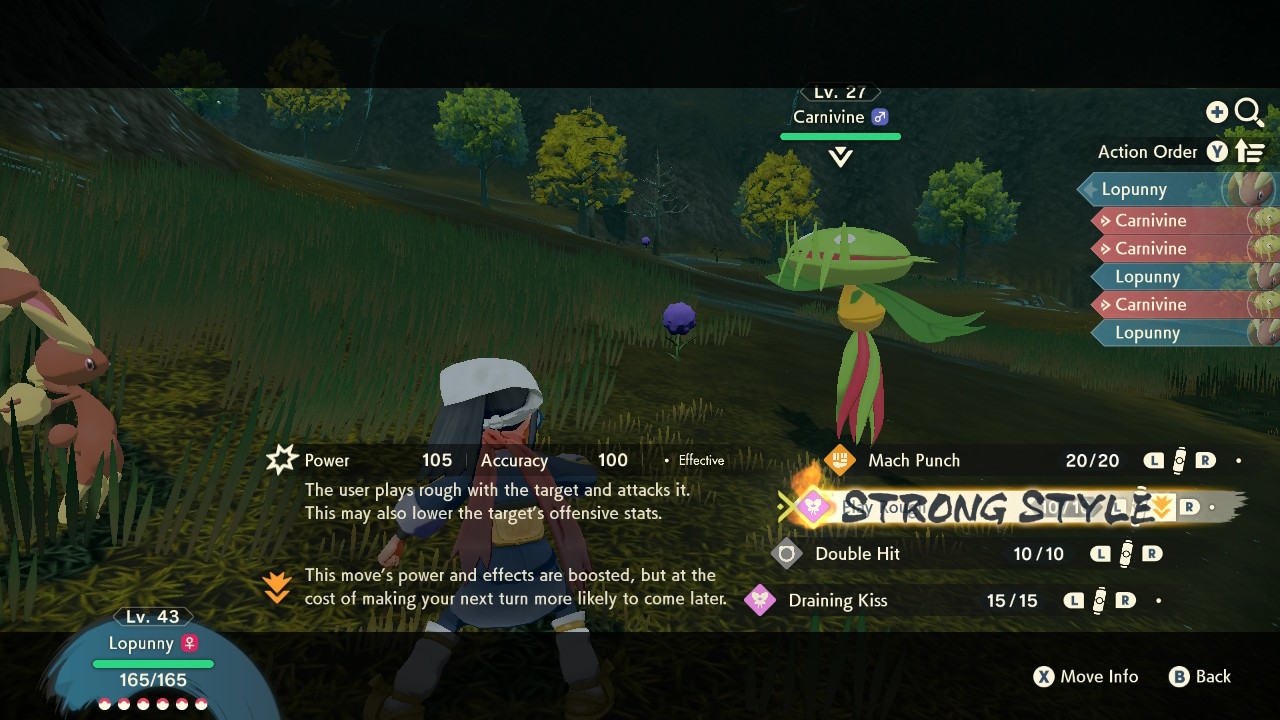Screen dimensions: 1280x720
Task: Use the Draining Kiss move
Action: (x=837, y=601)
